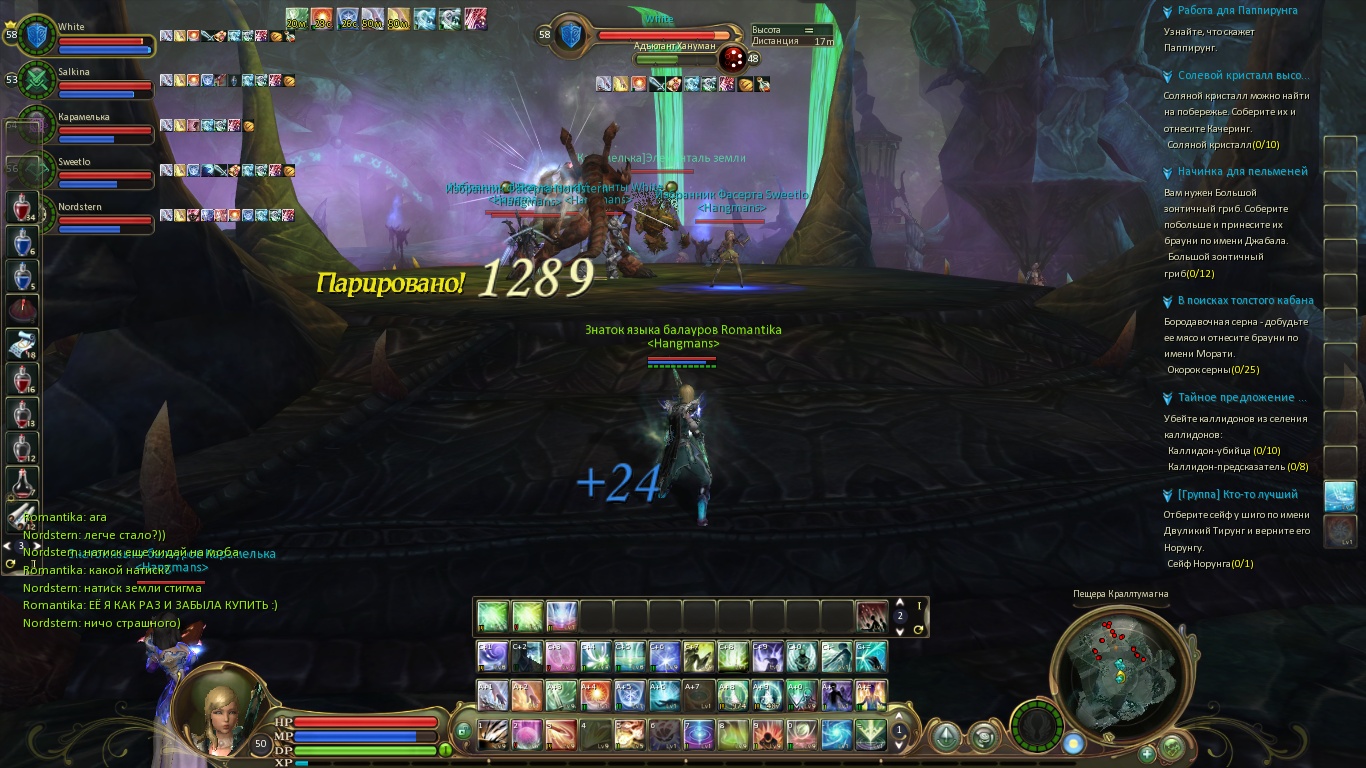Use the A+4 orange burst skill
Viewport: 1366px width, 768px height.
tap(594, 694)
